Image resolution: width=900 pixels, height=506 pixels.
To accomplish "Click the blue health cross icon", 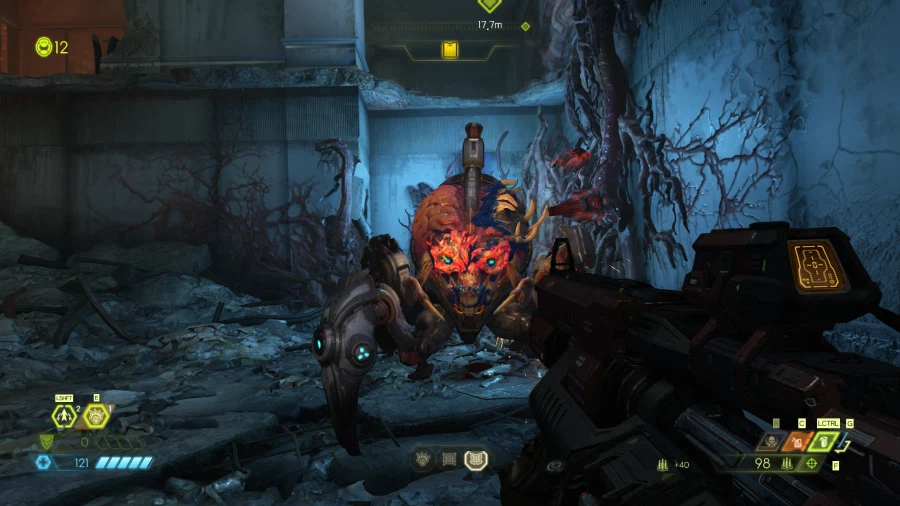I will tap(43, 463).
